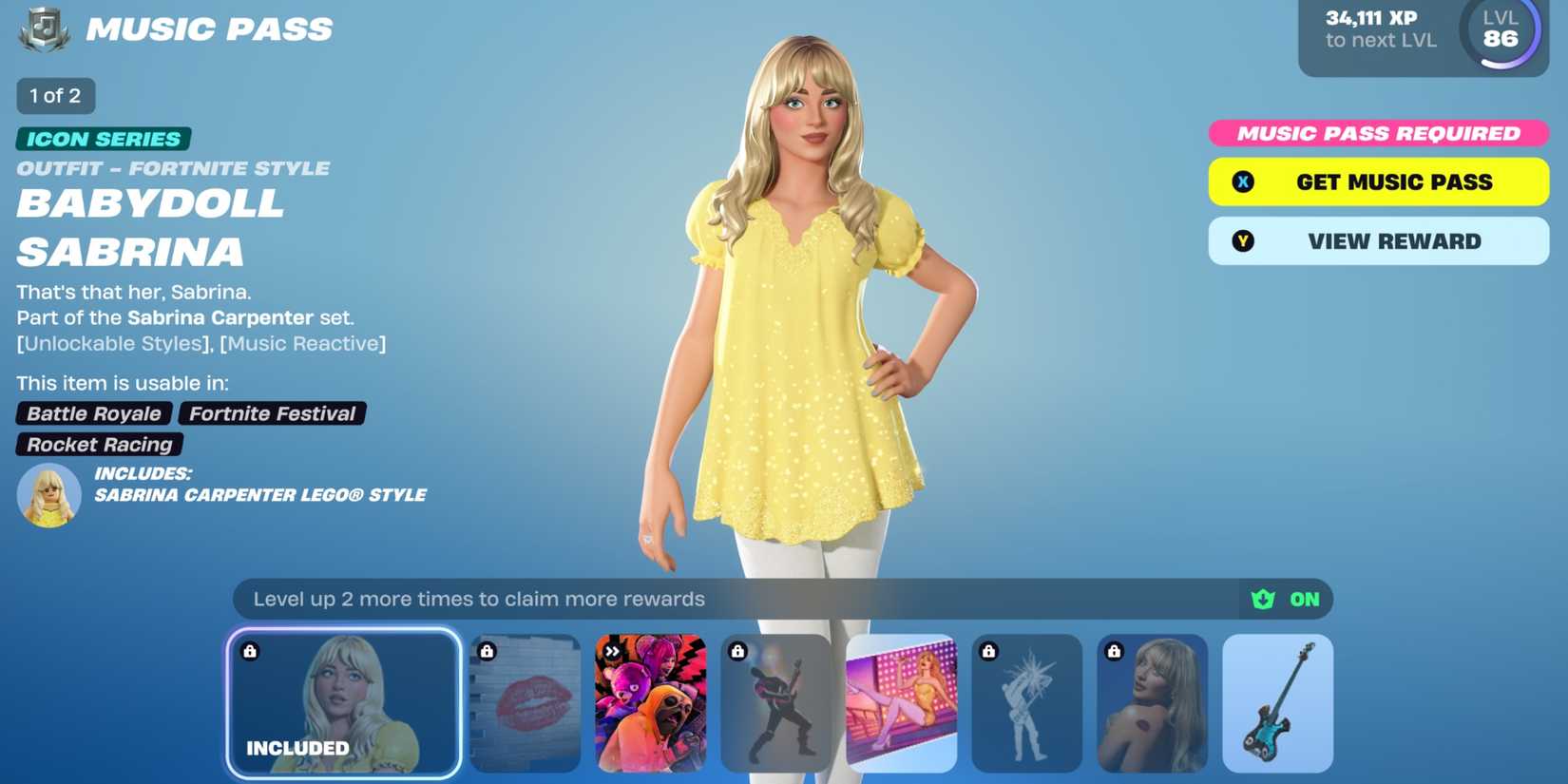This screenshot has height=784, width=1568.
Task: Select the Sabrina LEGO style avatar icon
Action: click(48, 493)
